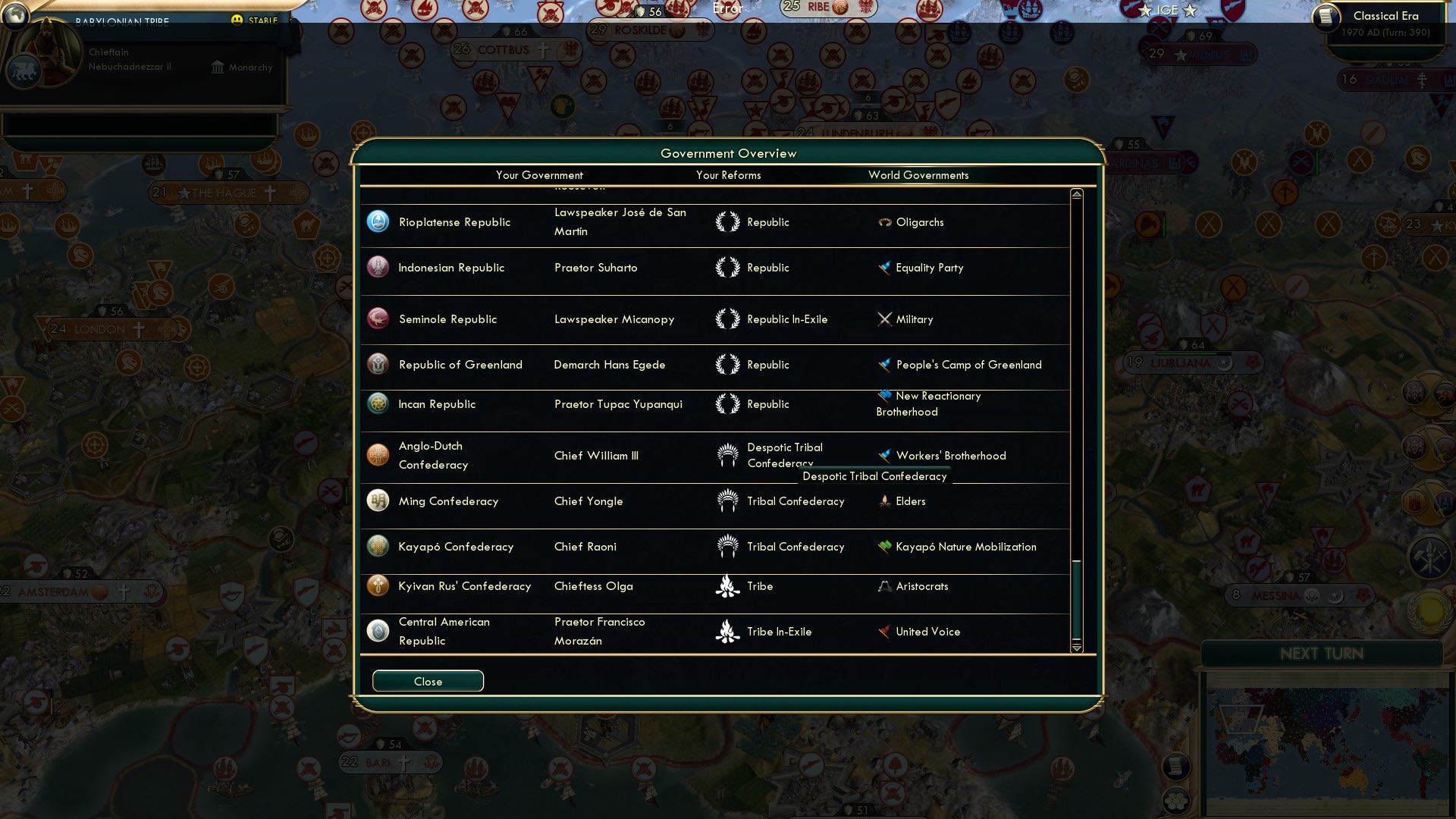This screenshot has height=819, width=1456.
Task: Select the World Governments tab
Action: (x=918, y=175)
